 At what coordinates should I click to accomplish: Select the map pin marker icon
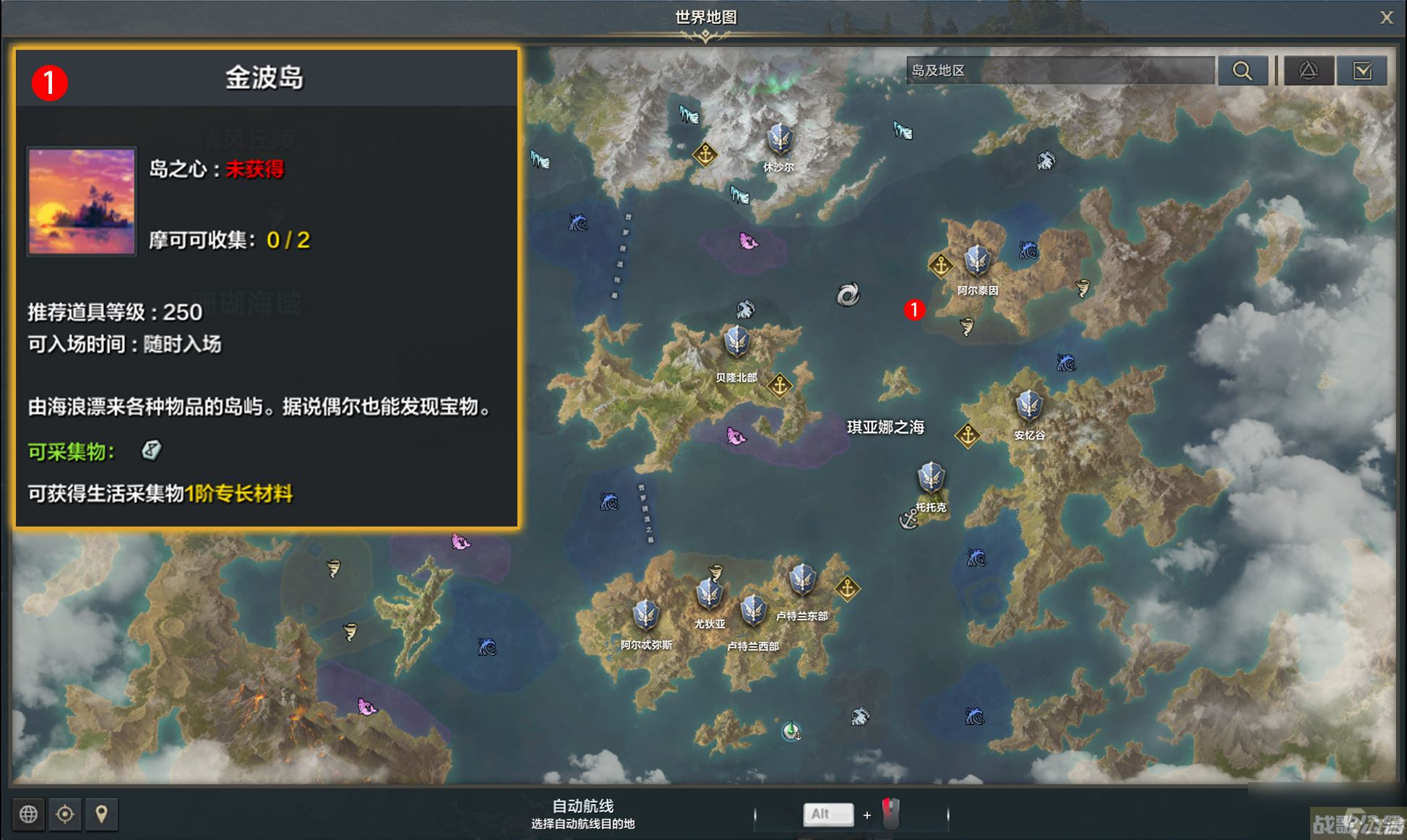pyautogui.click(x=102, y=814)
